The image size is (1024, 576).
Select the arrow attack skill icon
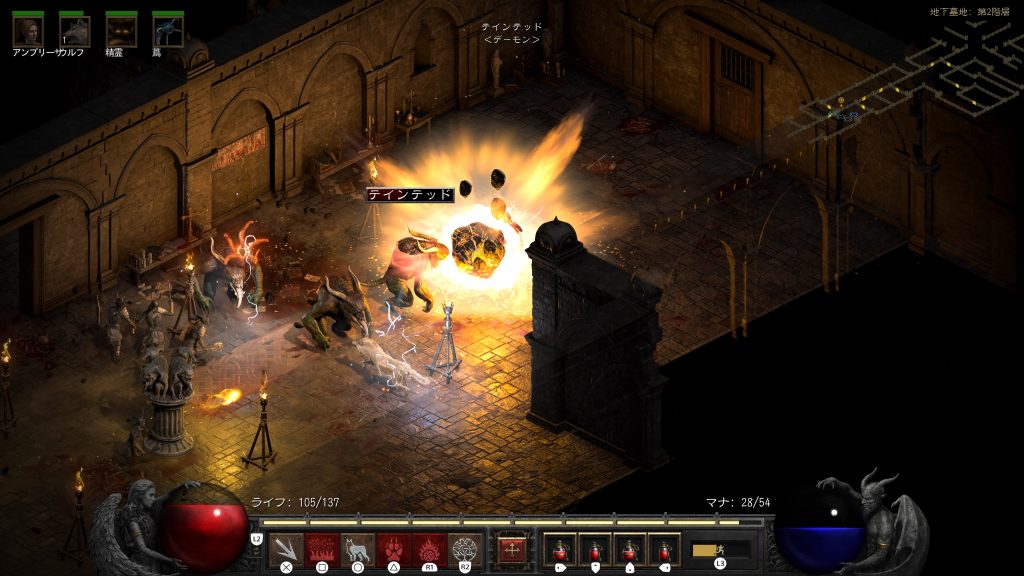pyautogui.click(x=286, y=549)
